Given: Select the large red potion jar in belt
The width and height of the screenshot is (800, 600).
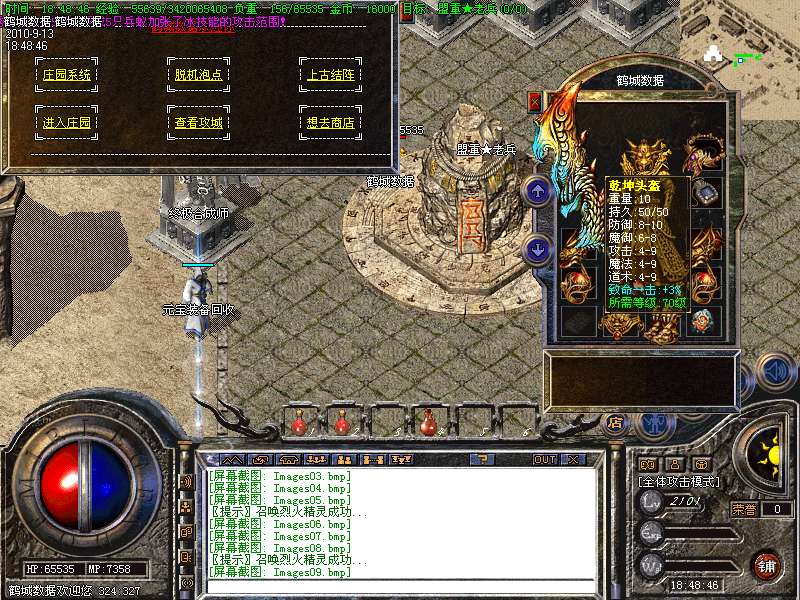Looking at the screenshot, I should [431, 423].
